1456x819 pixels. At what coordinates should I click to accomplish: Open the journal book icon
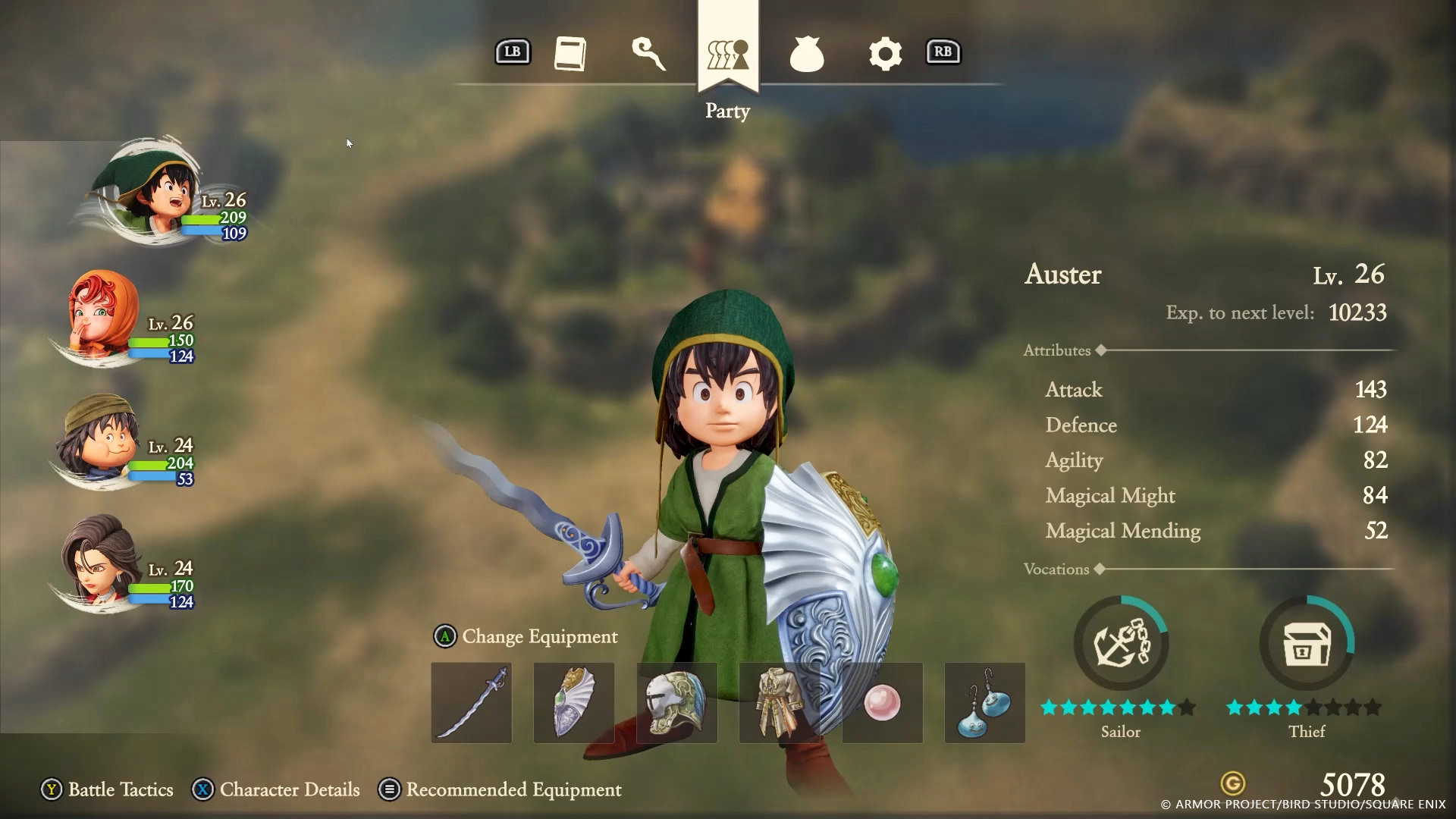tap(570, 53)
